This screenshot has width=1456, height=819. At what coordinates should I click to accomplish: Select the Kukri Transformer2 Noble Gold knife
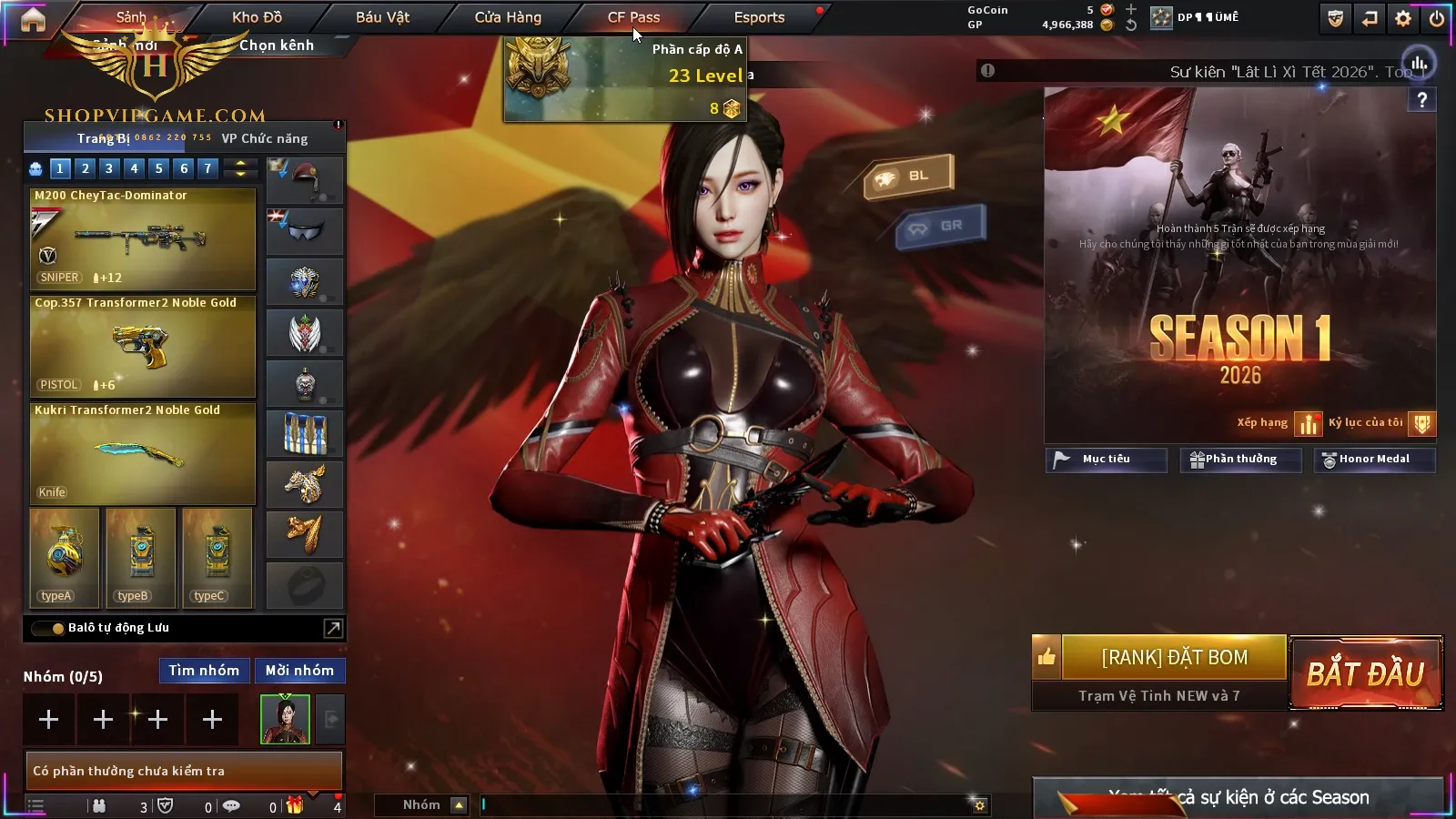coord(143,453)
